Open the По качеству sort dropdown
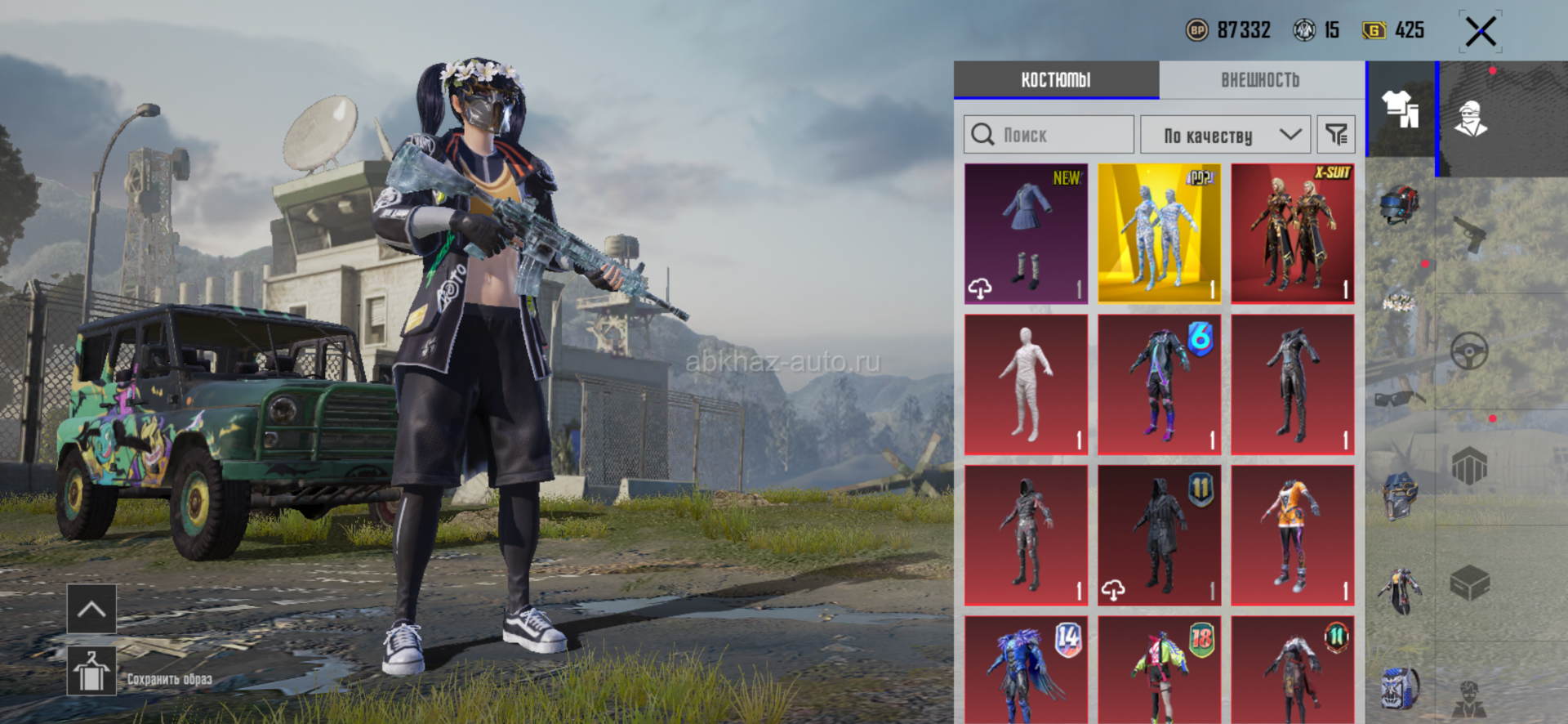 (x=1224, y=135)
